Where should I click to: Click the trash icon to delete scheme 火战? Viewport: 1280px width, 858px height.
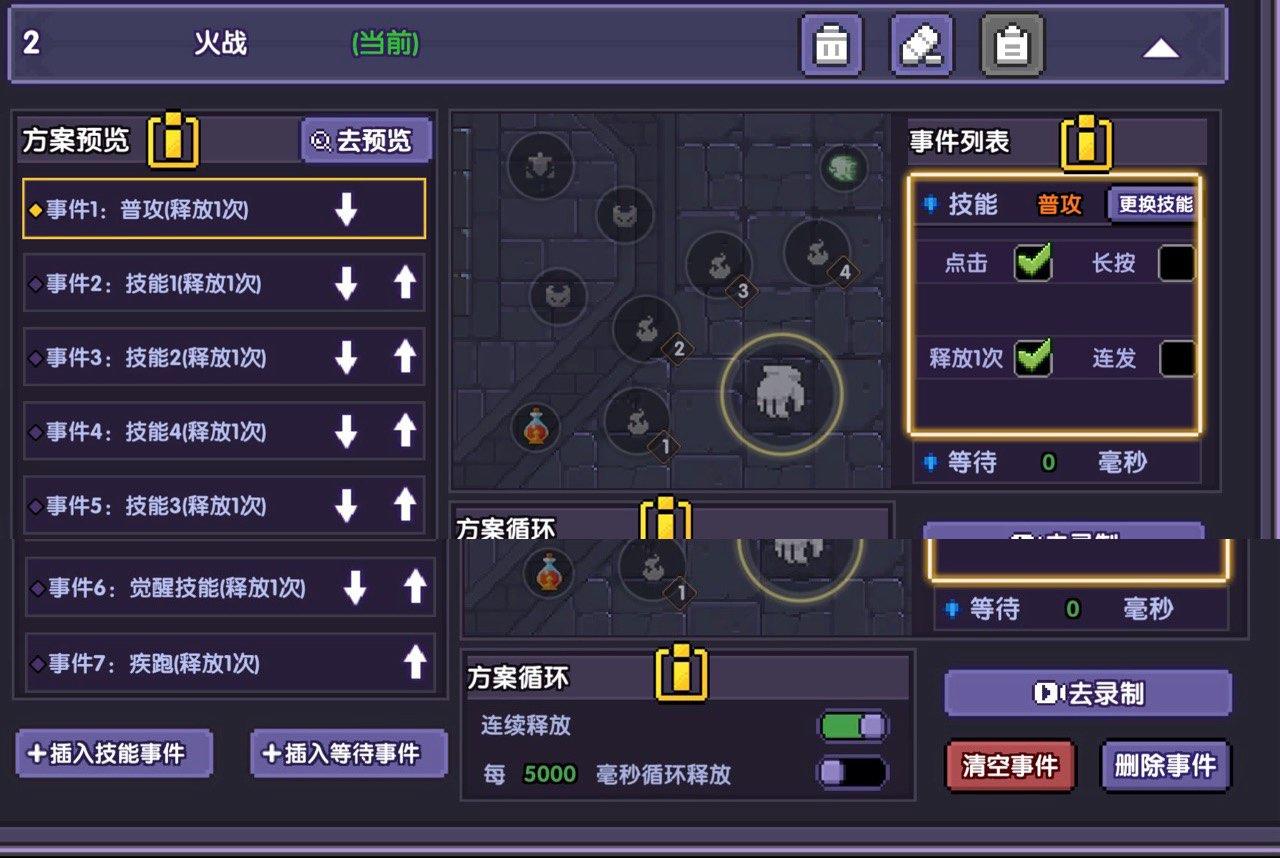coord(833,44)
